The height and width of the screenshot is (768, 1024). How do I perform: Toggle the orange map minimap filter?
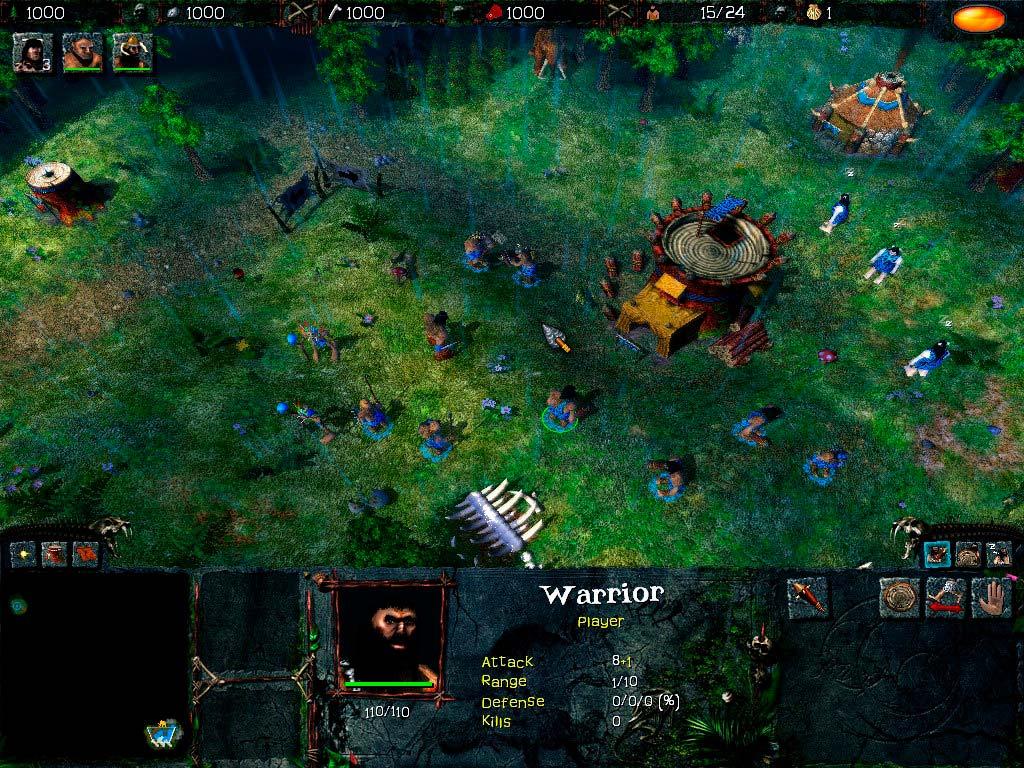[x=85, y=553]
